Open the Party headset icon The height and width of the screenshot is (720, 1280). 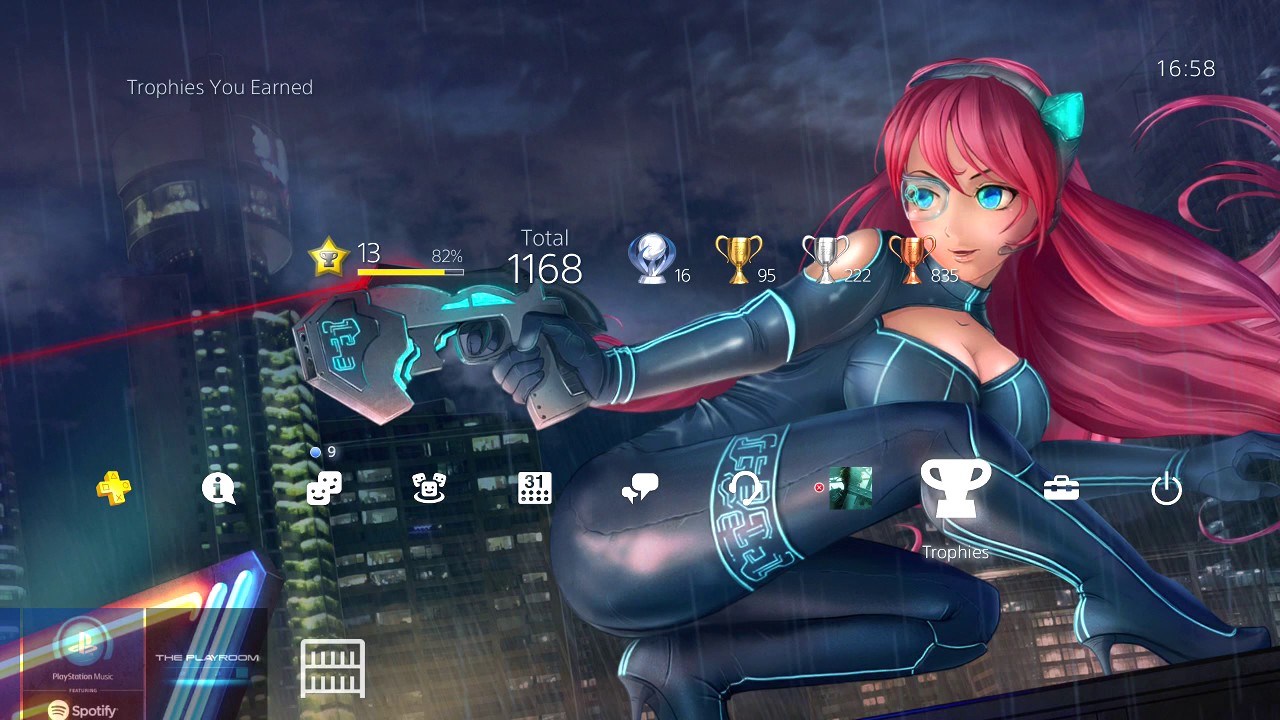tap(744, 489)
